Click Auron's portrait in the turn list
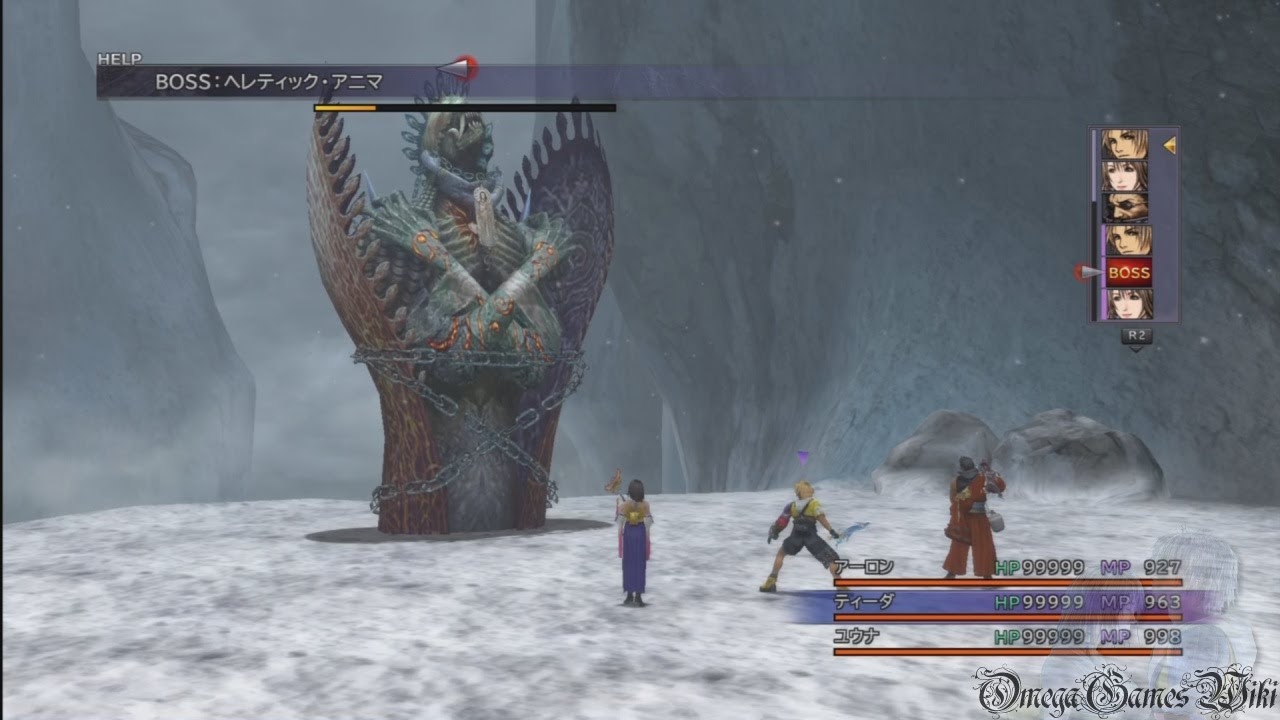This screenshot has width=1280, height=720. coord(1126,208)
